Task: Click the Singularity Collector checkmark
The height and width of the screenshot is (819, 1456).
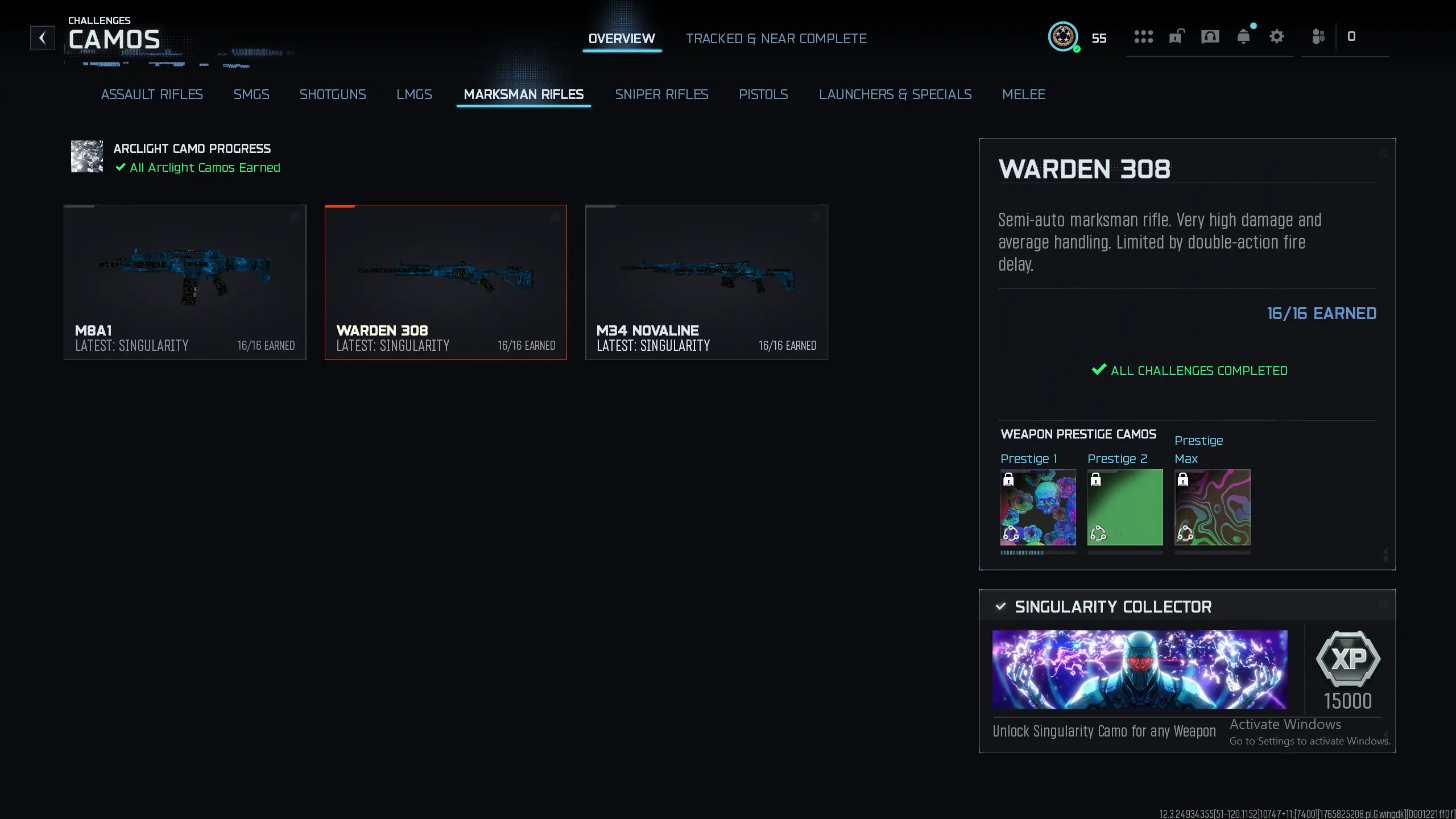Action: [1002, 606]
